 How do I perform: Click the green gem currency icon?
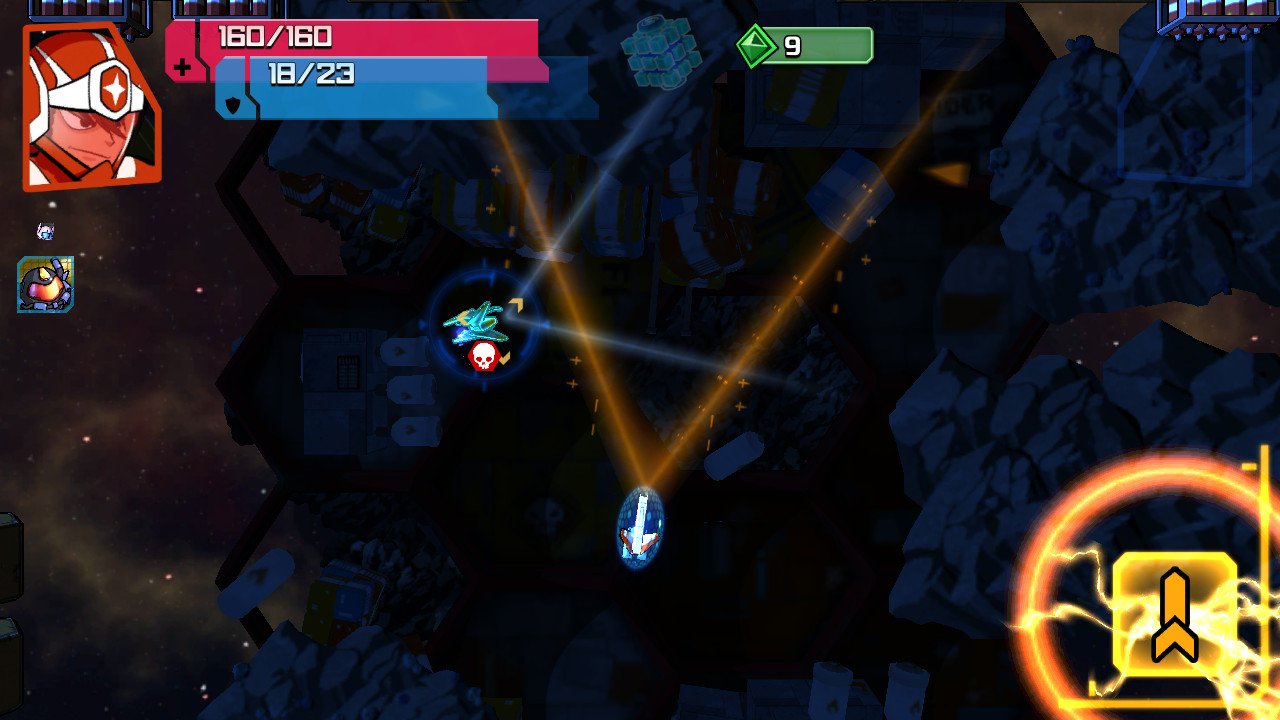point(757,44)
